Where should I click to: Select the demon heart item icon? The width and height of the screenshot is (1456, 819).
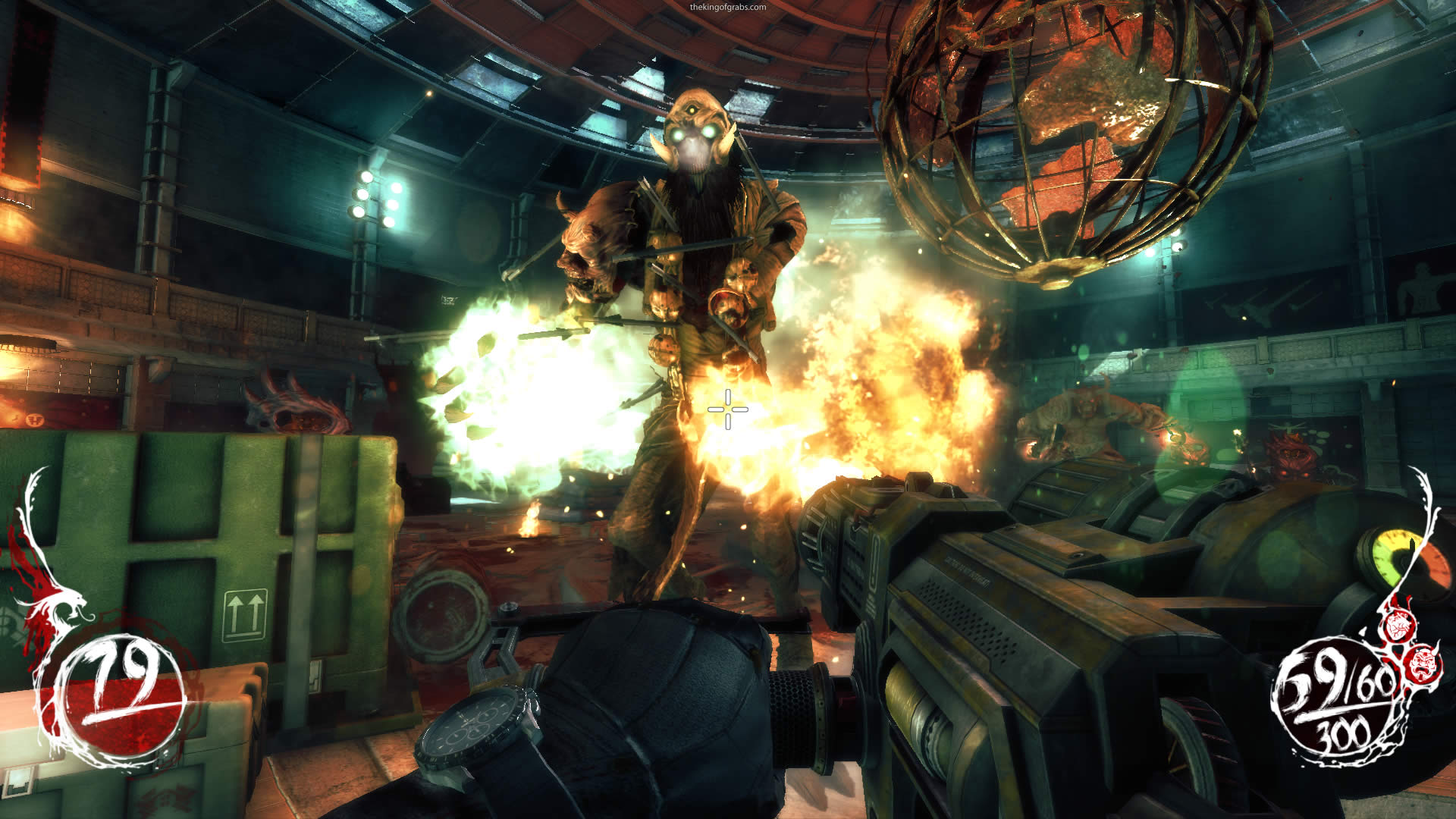pos(1396,626)
